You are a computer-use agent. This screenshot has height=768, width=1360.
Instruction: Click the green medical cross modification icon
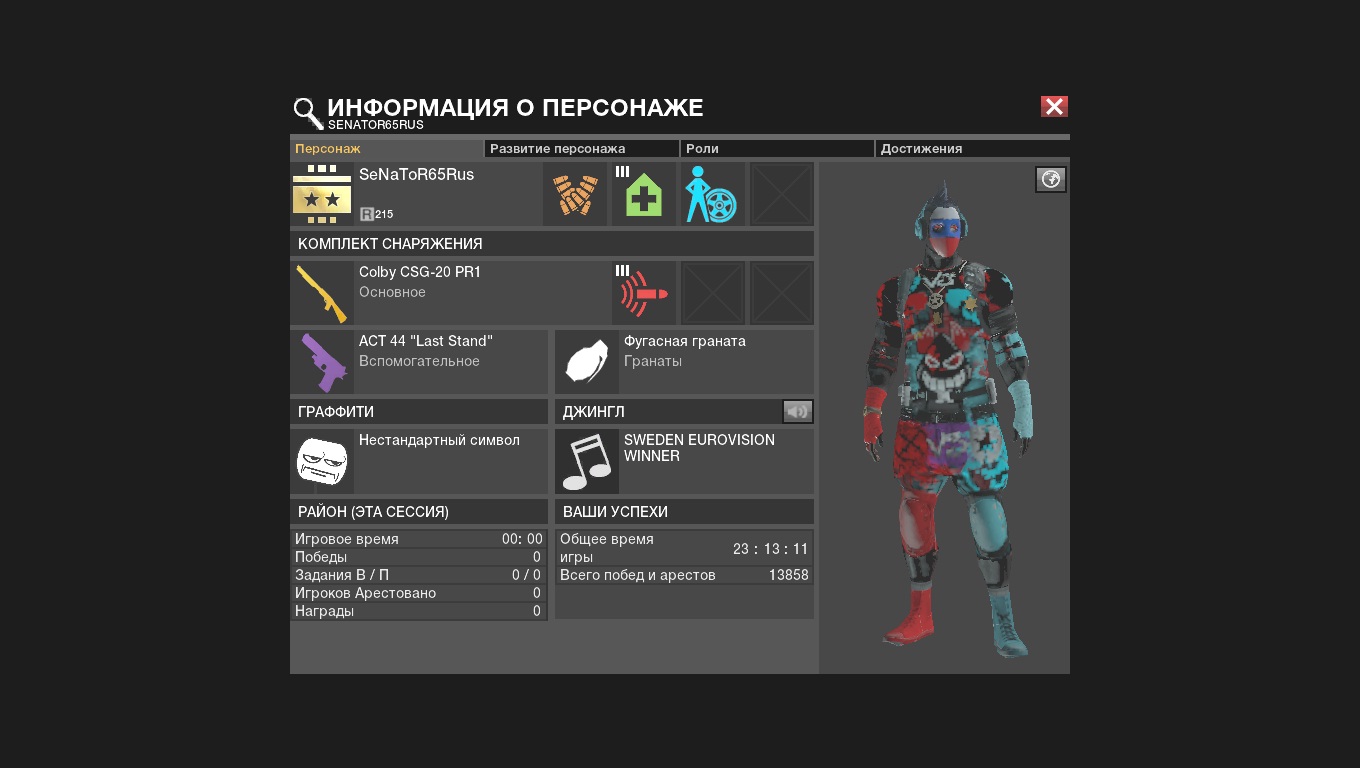pyautogui.click(x=644, y=194)
